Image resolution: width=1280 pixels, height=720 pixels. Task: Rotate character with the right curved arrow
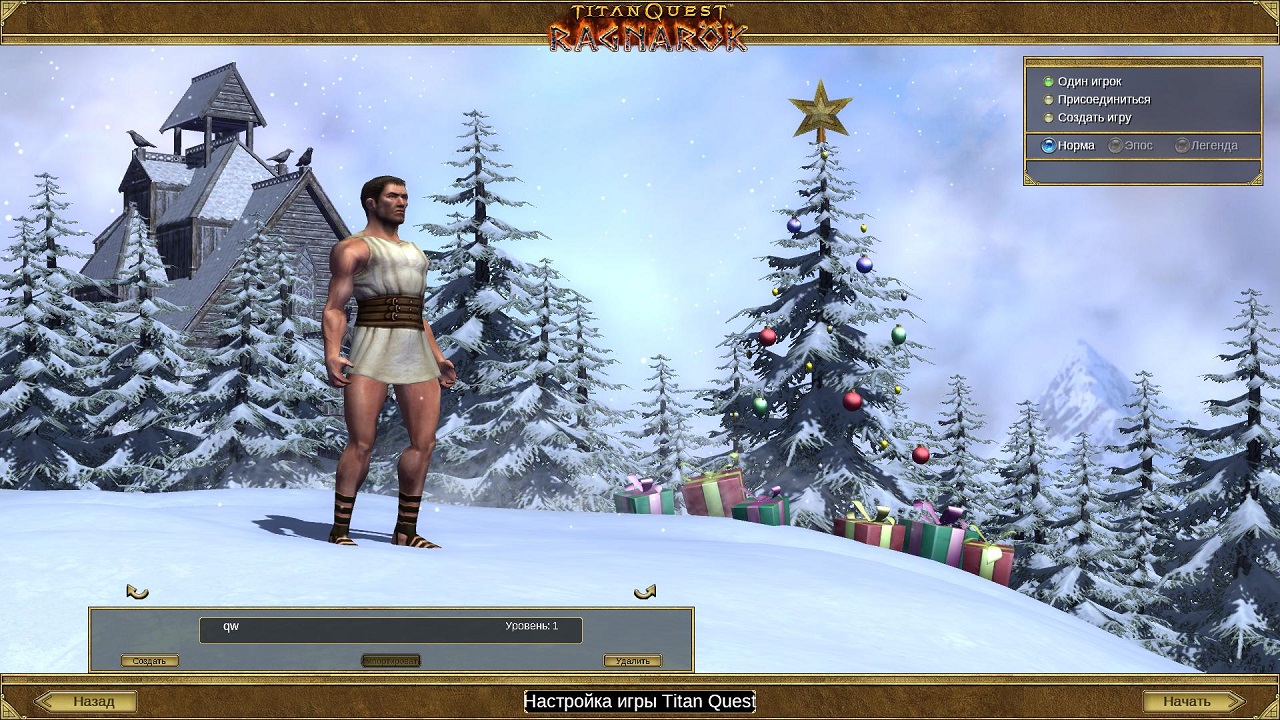[645, 591]
